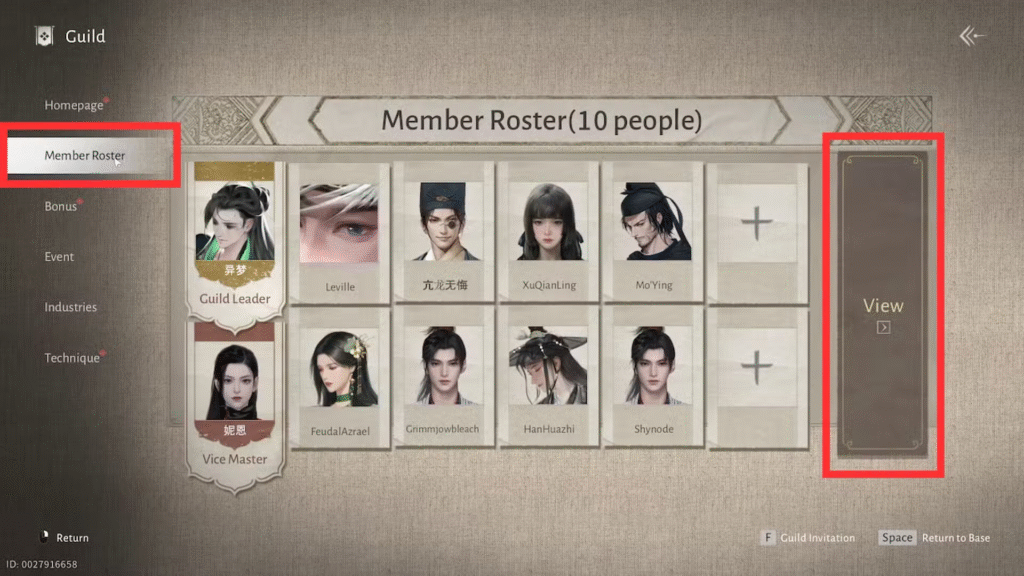Go to the Industries tab
Image resolution: width=1024 pixels, height=576 pixels.
[x=70, y=307]
